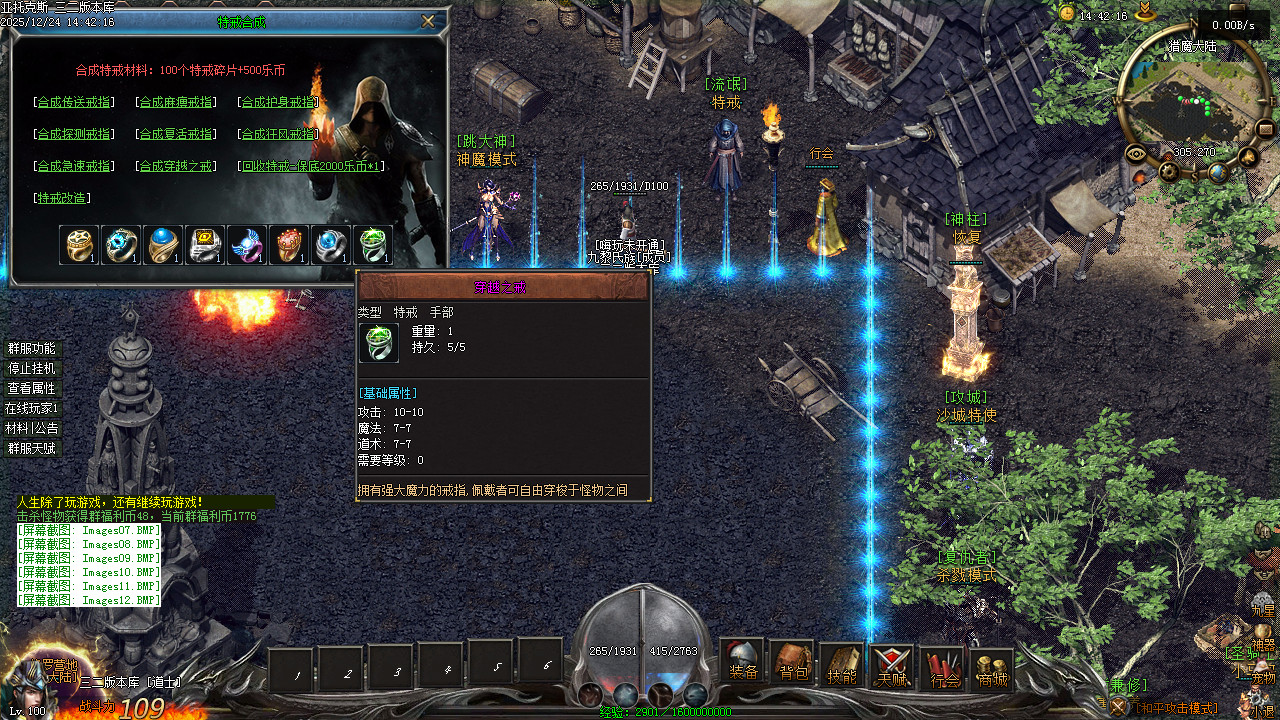Screen dimensions: 1280x720
Task: Open the 特戒改造 link
Action: pyautogui.click(x=61, y=198)
